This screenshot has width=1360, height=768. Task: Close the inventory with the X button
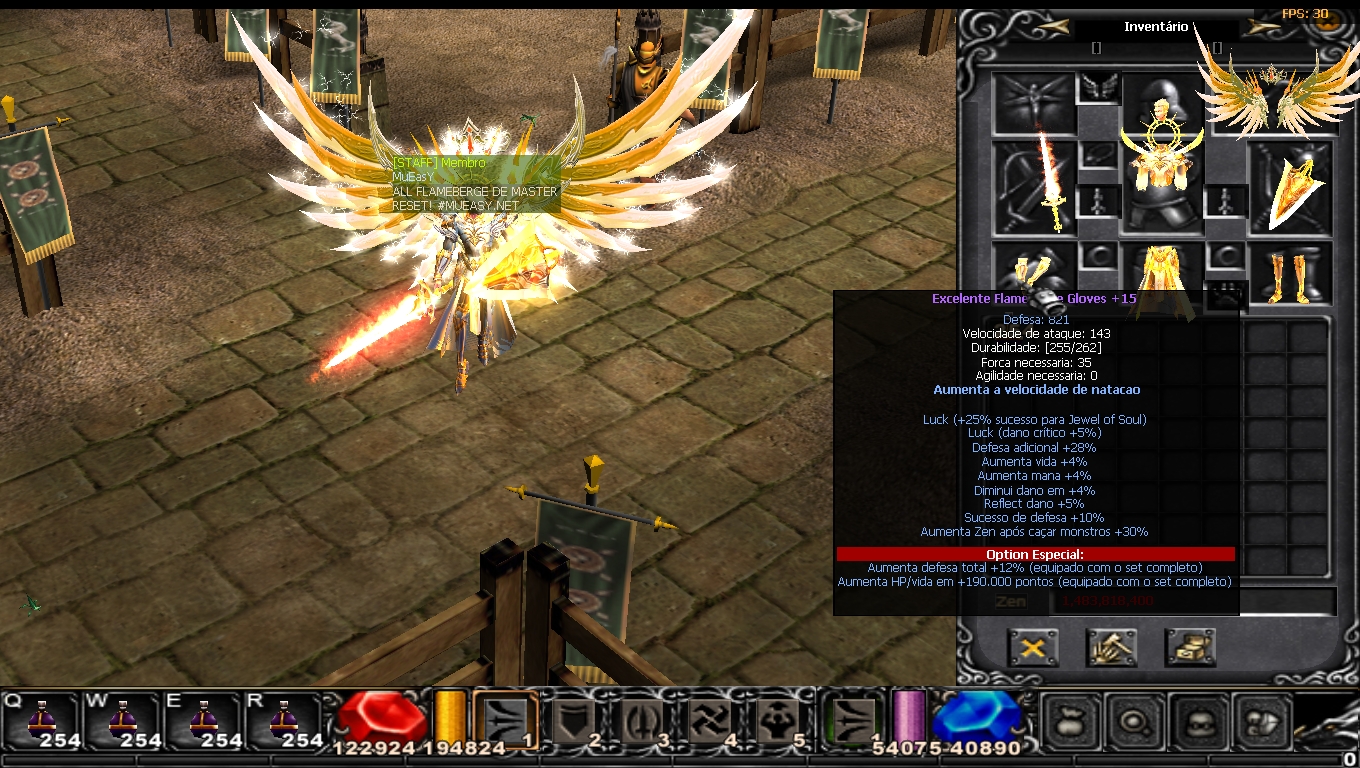pyautogui.click(x=1033, y=648)
